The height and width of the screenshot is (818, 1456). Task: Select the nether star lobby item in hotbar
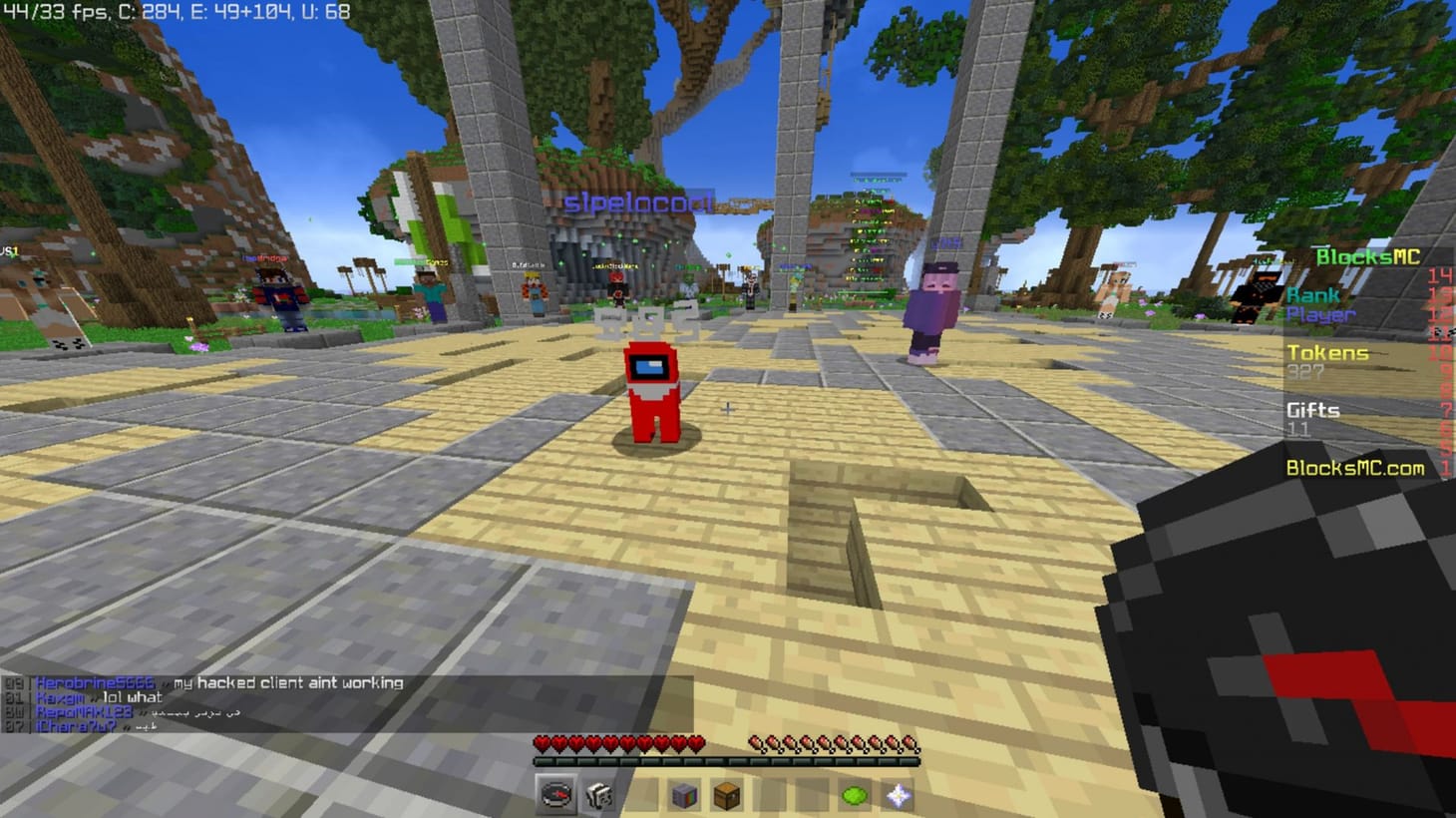(897, 795)
